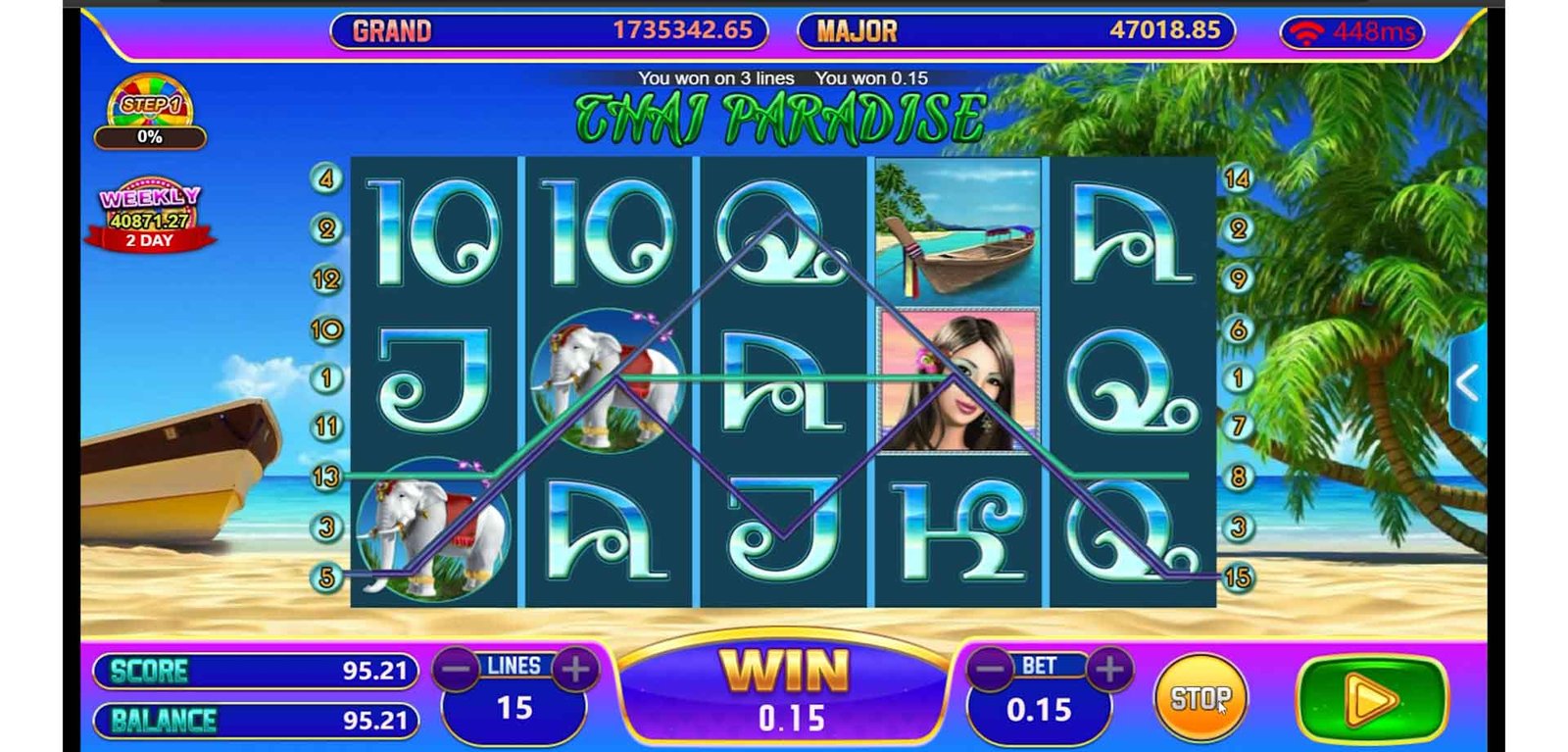
Task: Select the MAJOR jackpot banner
Action: click(x=1015, y=30)
